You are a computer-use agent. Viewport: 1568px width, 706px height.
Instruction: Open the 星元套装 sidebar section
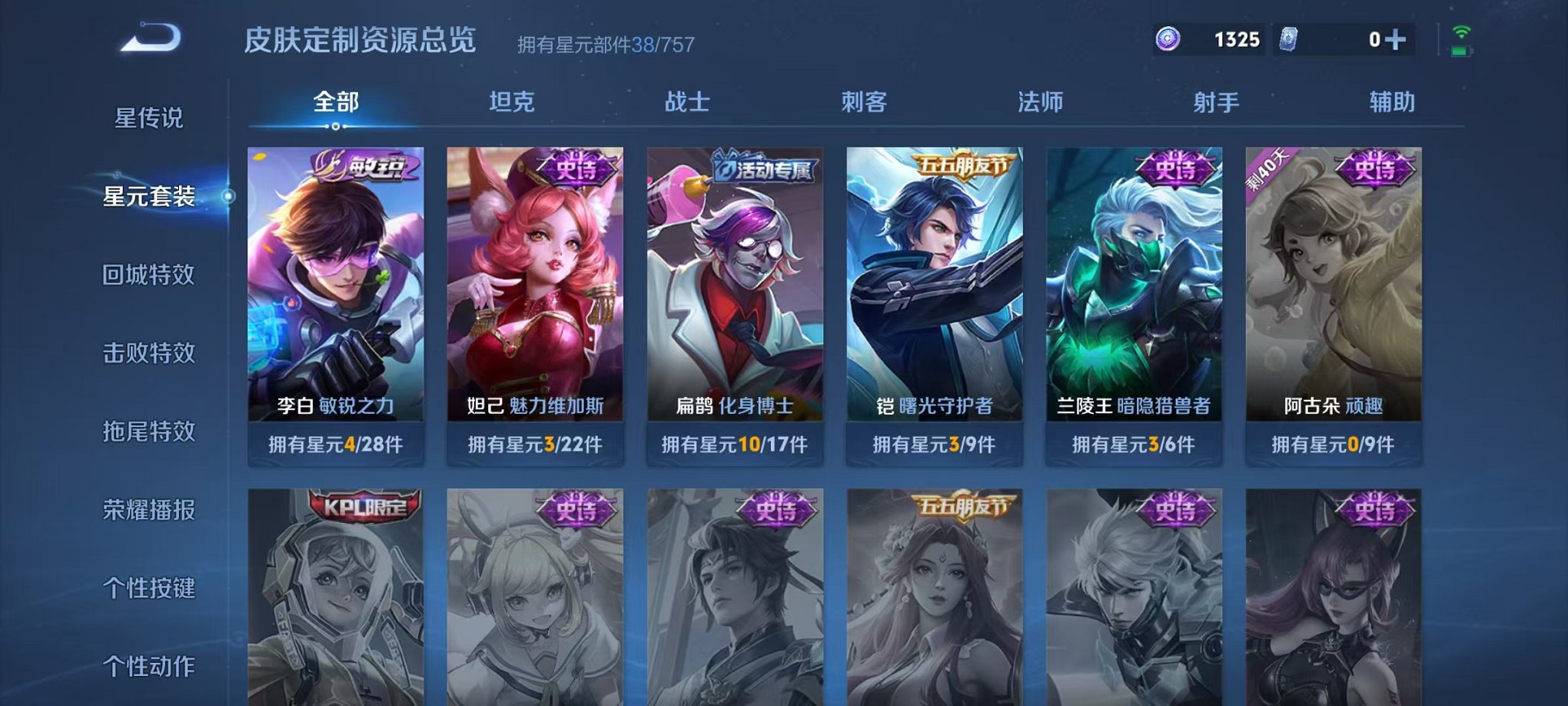150,198
